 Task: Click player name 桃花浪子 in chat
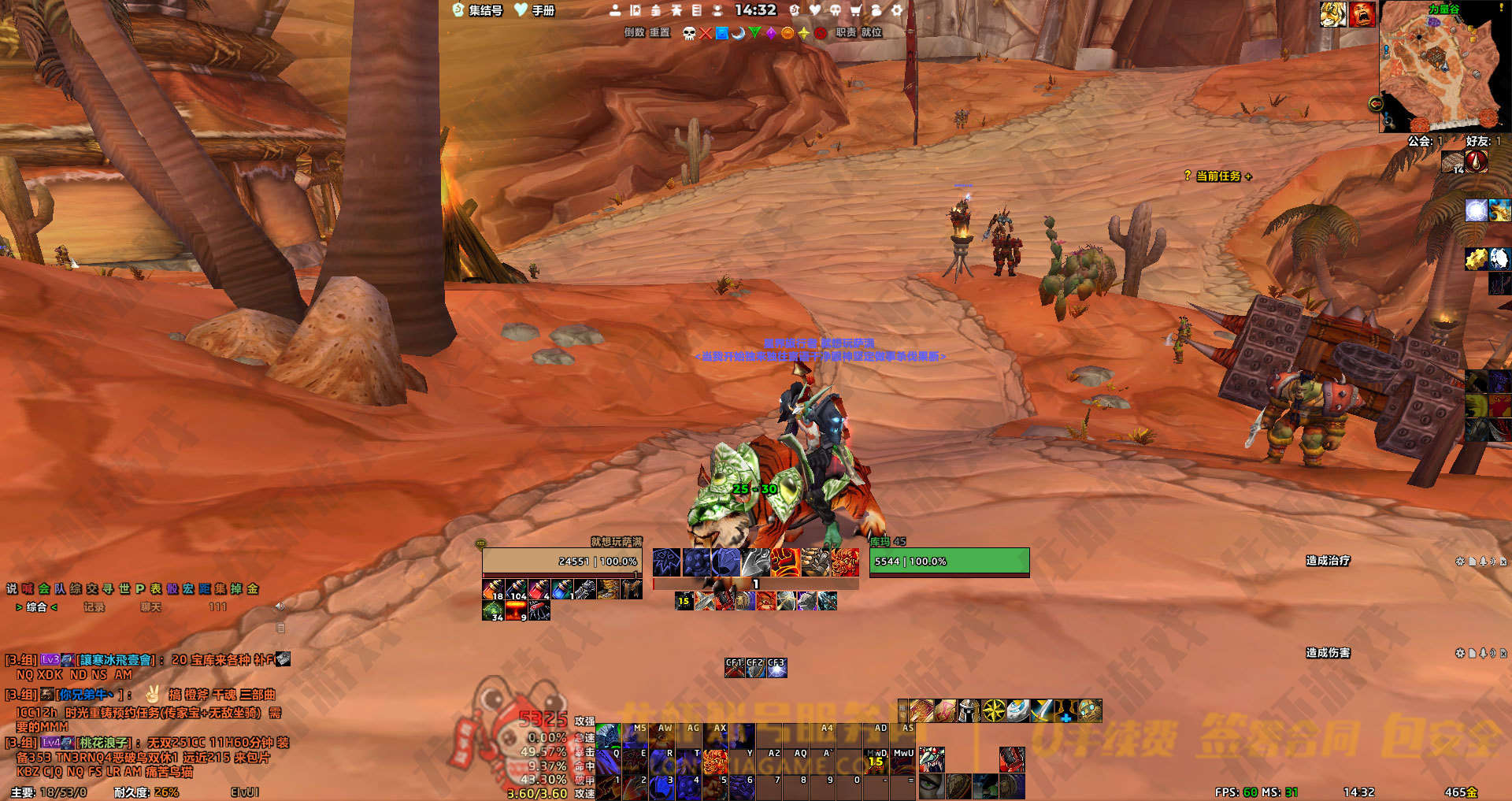coord(104,743)
